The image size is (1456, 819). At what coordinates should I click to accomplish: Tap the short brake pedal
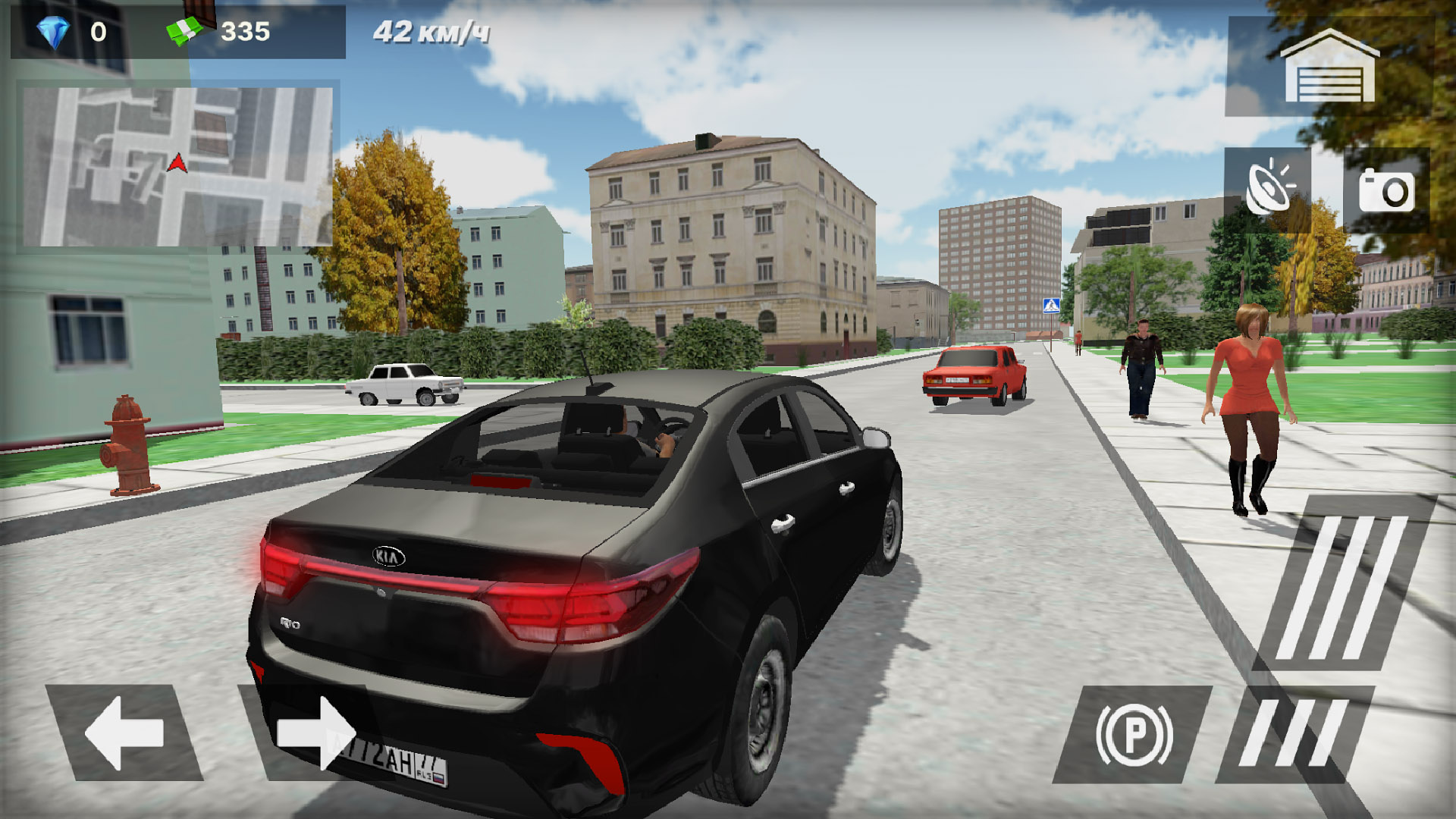[x=1294, y=734]
